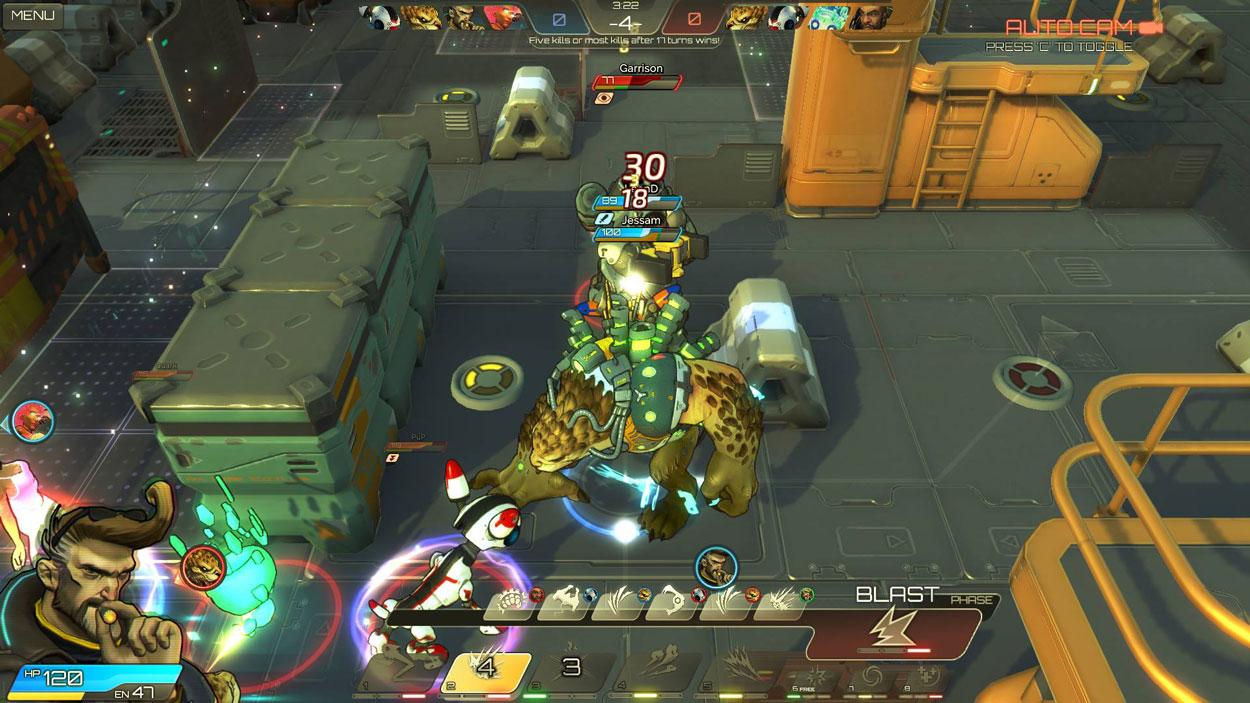The width and height of the screenshot is (1250, 703).
Task: Select the swirl catalyst in slot 7
Action: point(869,673)
